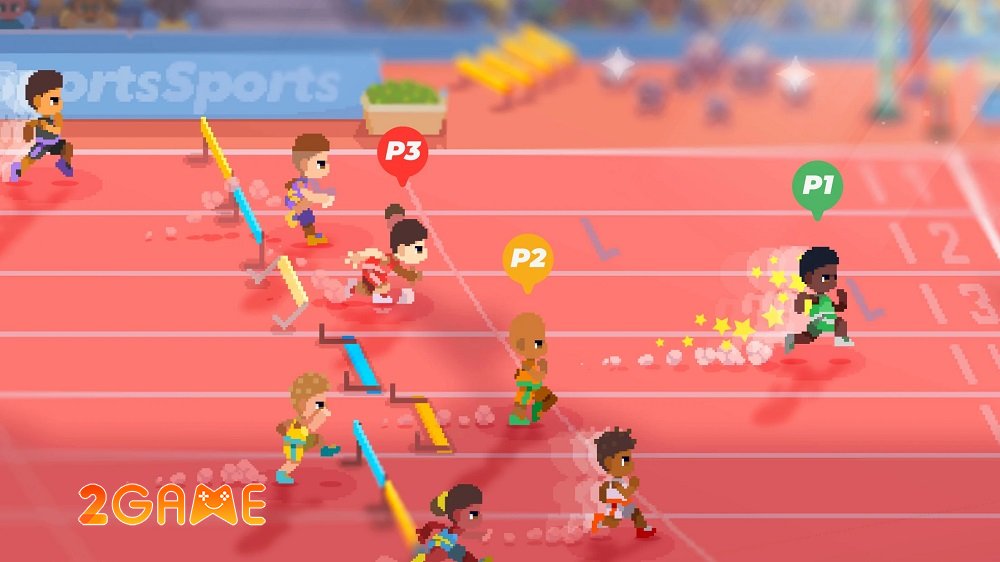Click the green P1 player marker
Image resolution: width=1000 pixels, height=562 pixels.
[x=817, y=187]
